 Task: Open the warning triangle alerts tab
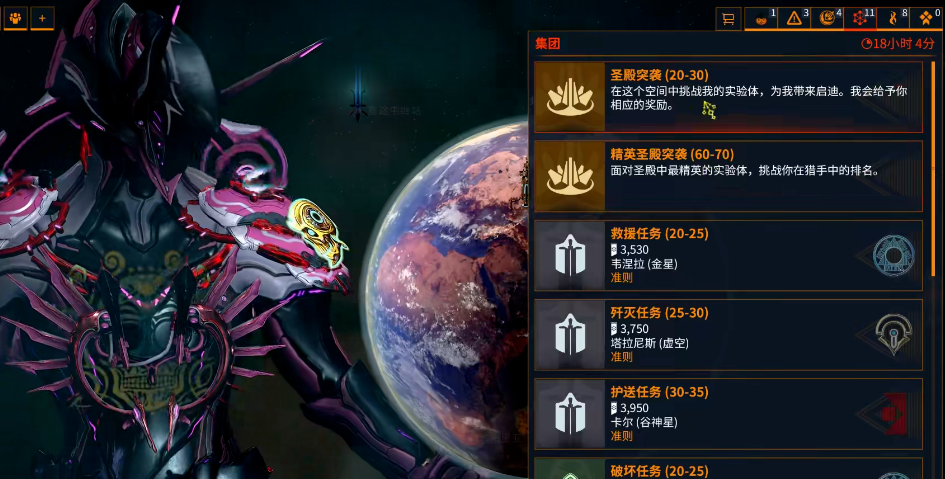(794, 18)
